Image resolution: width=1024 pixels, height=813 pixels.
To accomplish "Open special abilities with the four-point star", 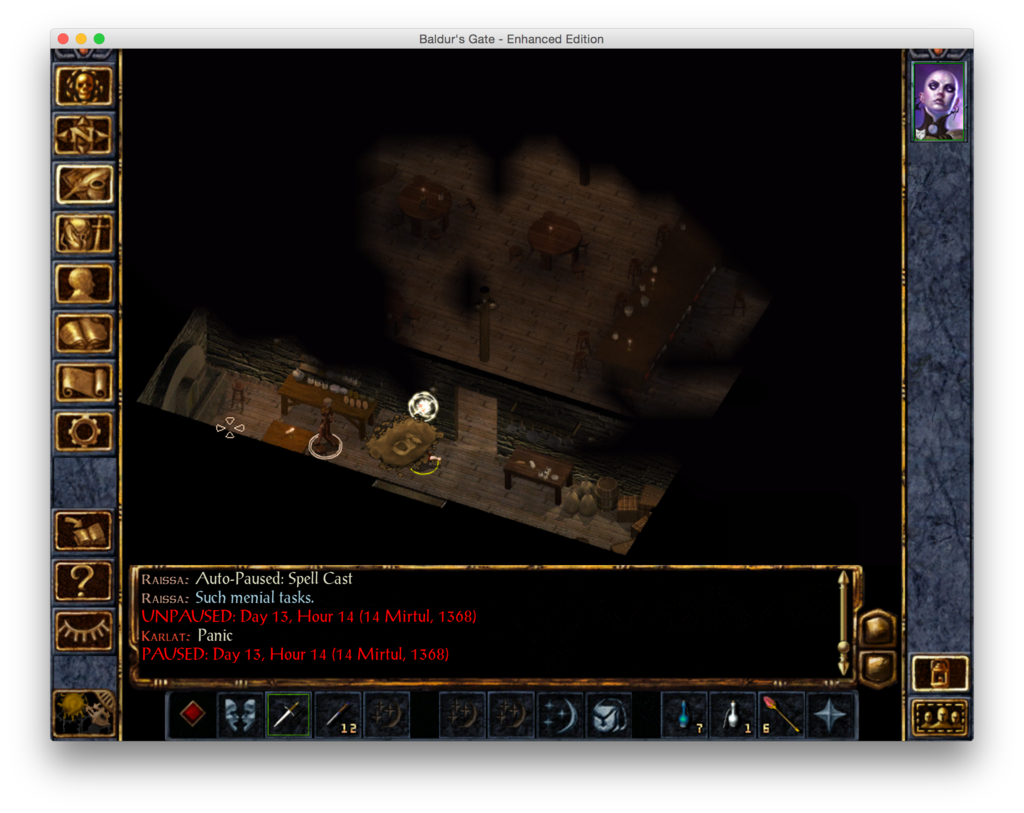I will (831, 715).
